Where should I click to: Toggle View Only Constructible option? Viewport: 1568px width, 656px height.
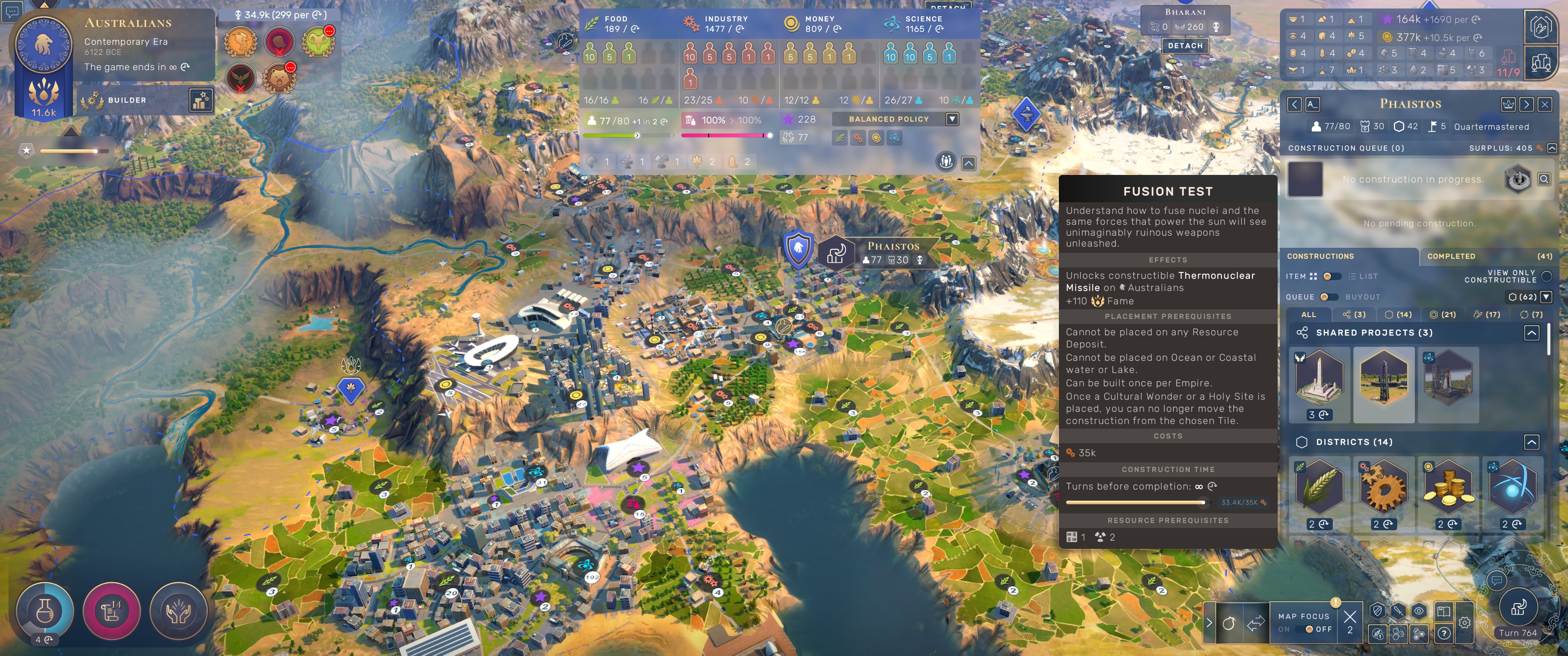[x=1547, y=276]
